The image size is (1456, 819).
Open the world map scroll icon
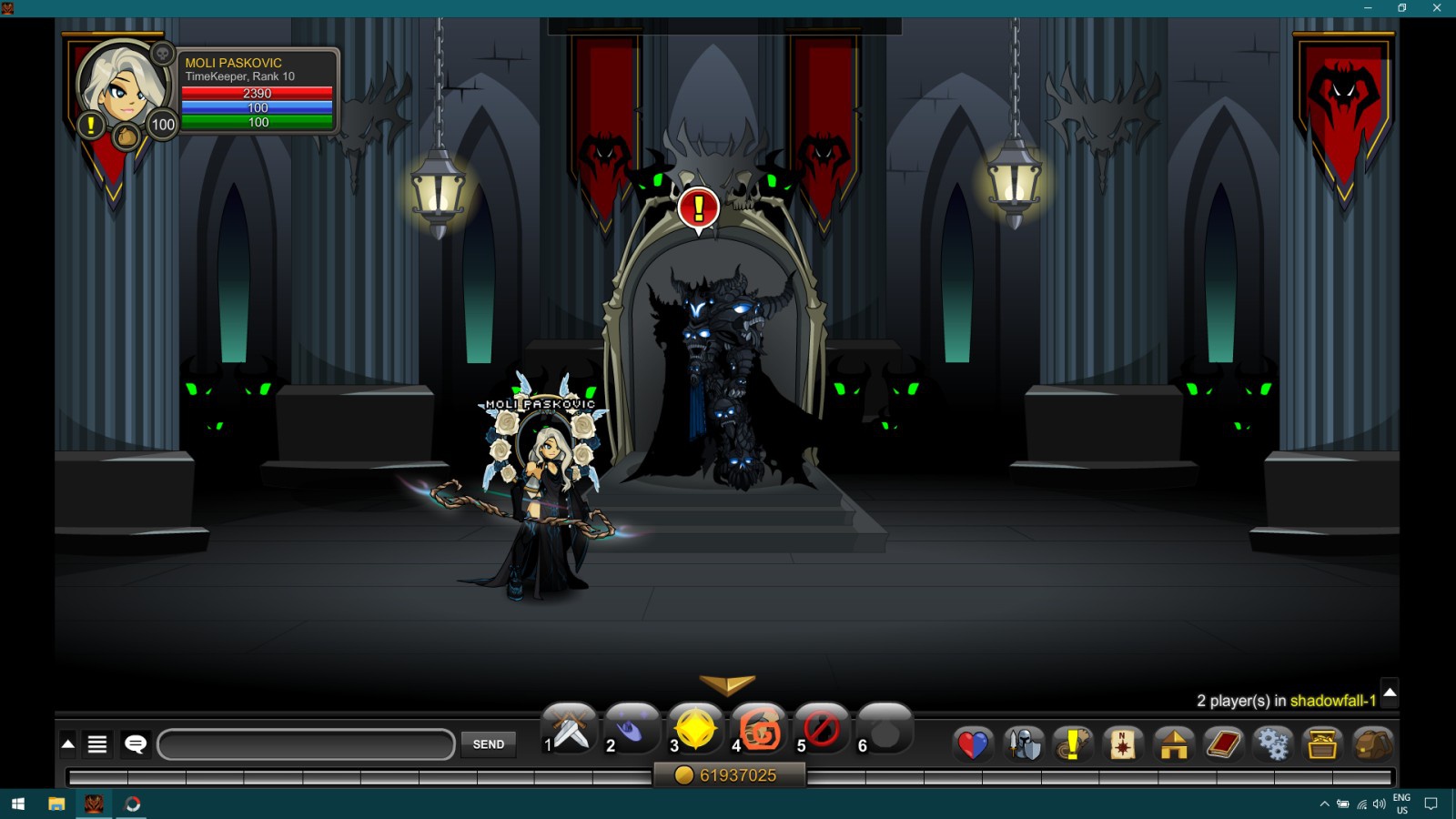point(1123,744)
